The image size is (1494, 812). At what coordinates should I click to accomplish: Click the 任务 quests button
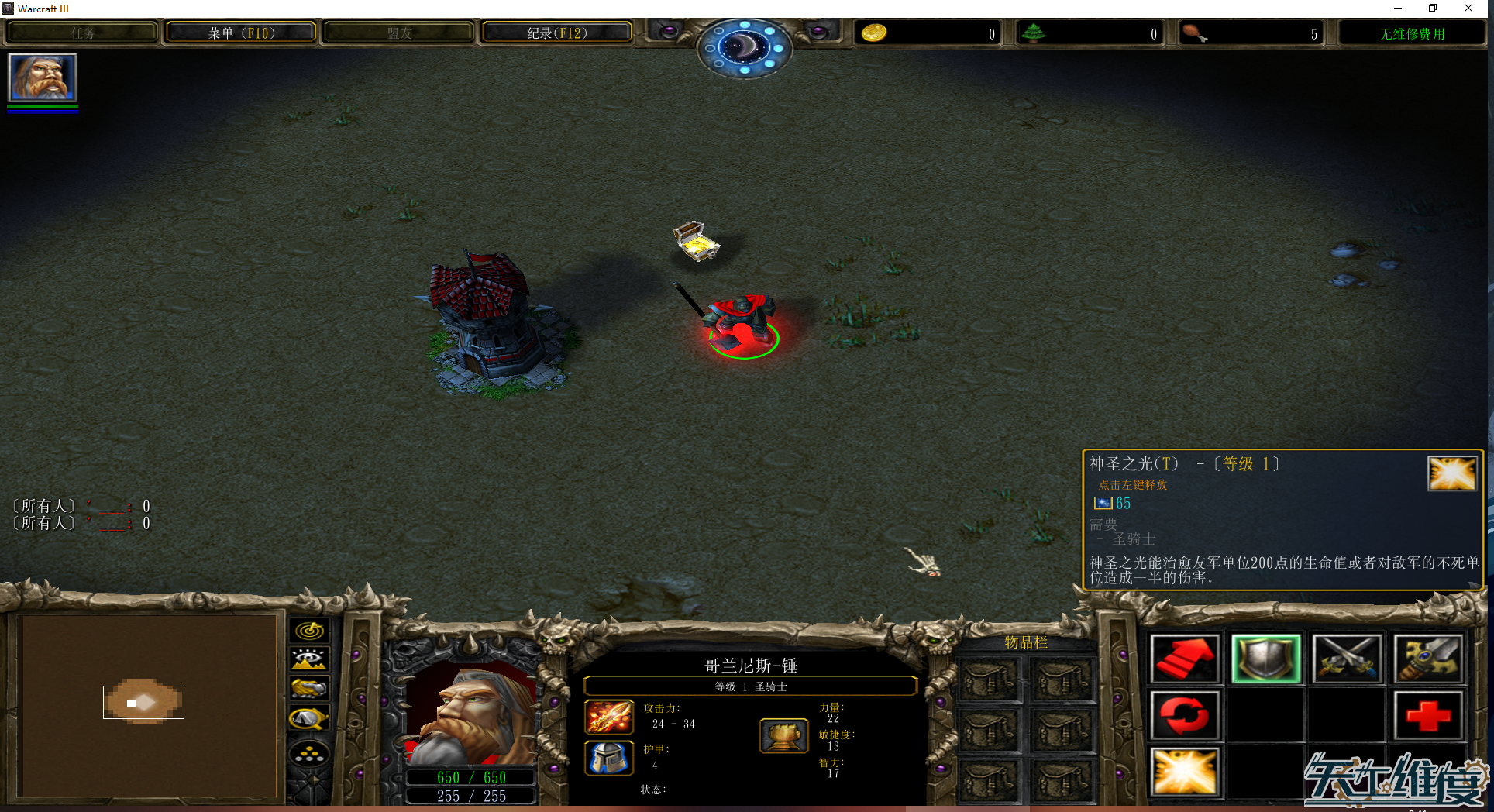tap(83, 33)
